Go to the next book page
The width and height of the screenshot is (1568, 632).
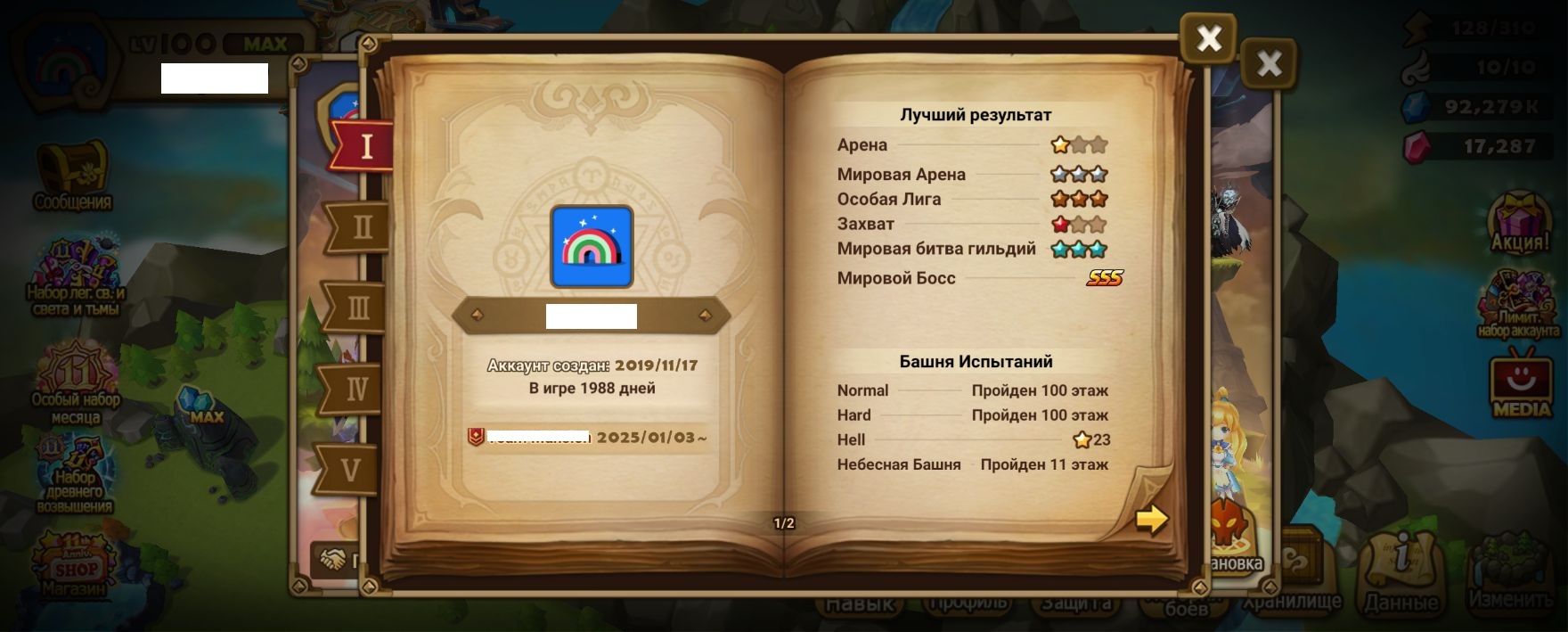(1151, 518)
